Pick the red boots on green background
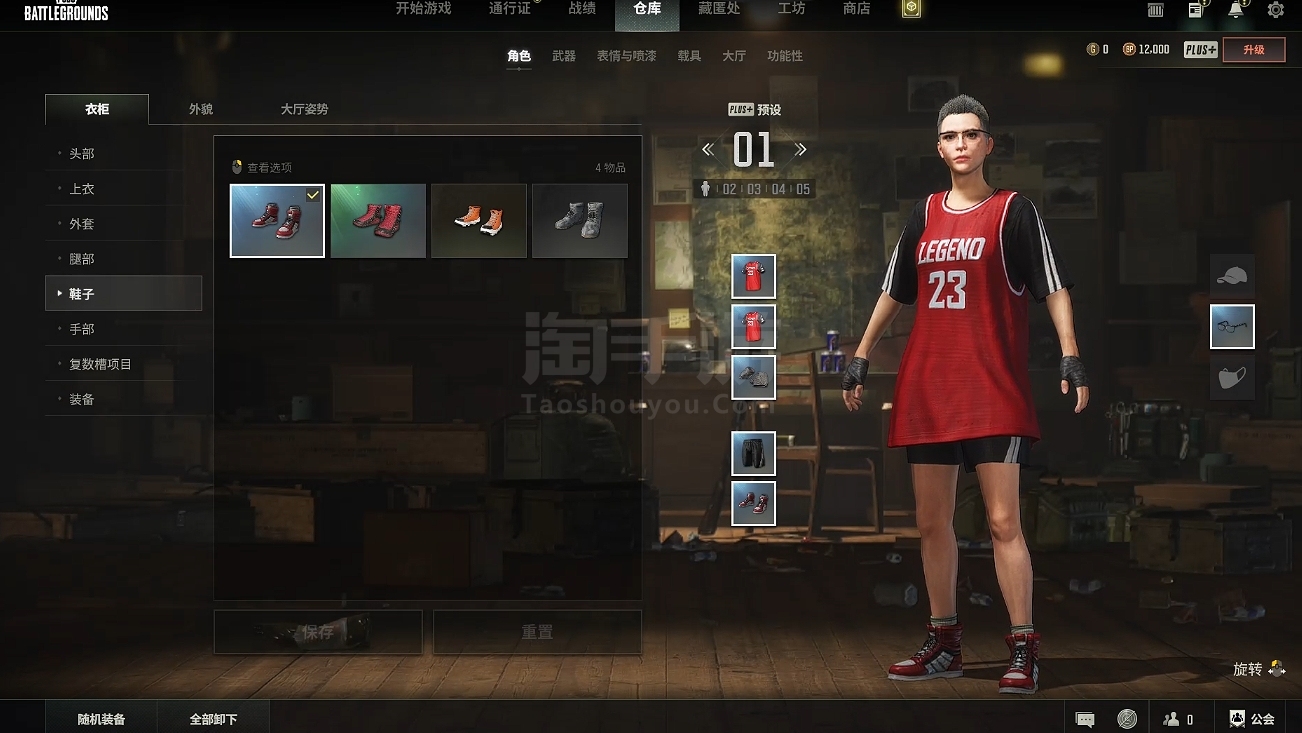The image size is (1302, 733). [x=378, y=220]
